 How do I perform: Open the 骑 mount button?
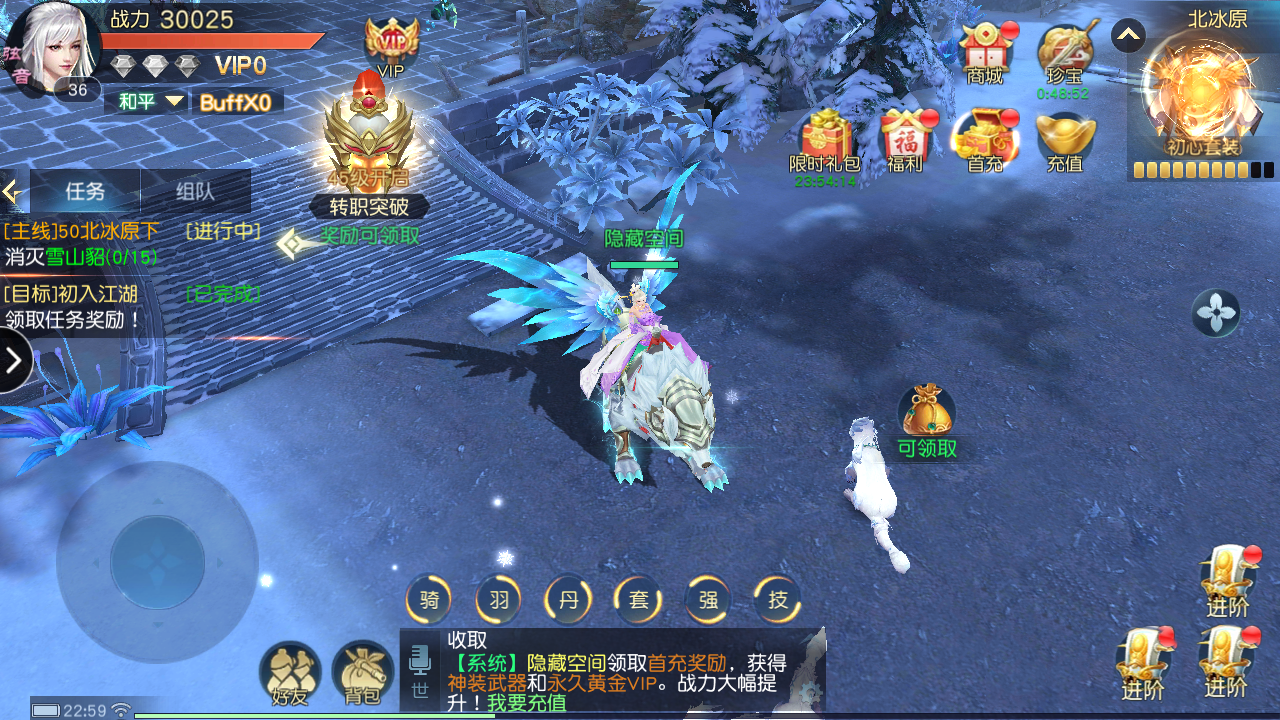pos(429,600)
